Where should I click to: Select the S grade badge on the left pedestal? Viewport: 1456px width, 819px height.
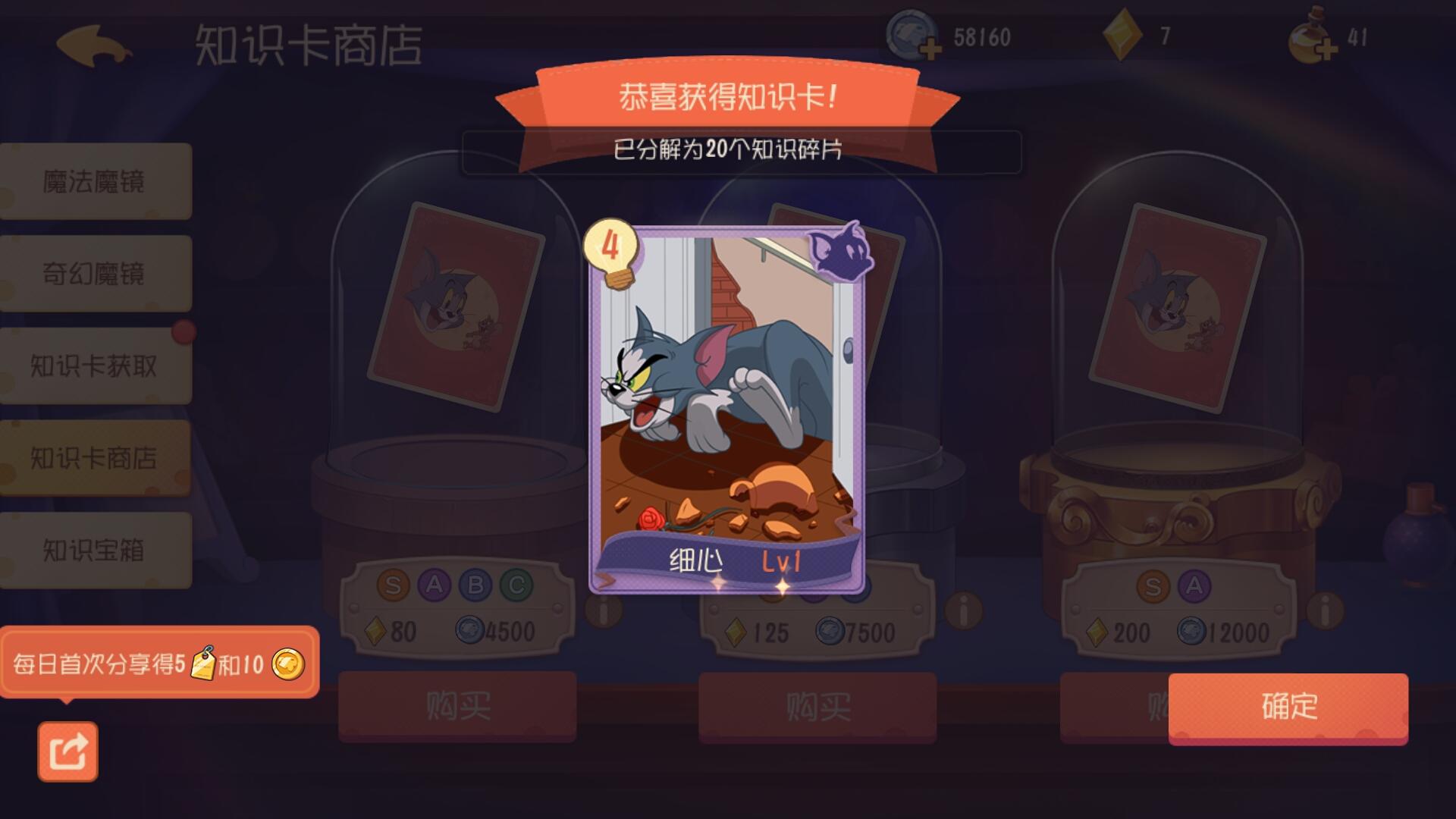(x=394, y=584)
